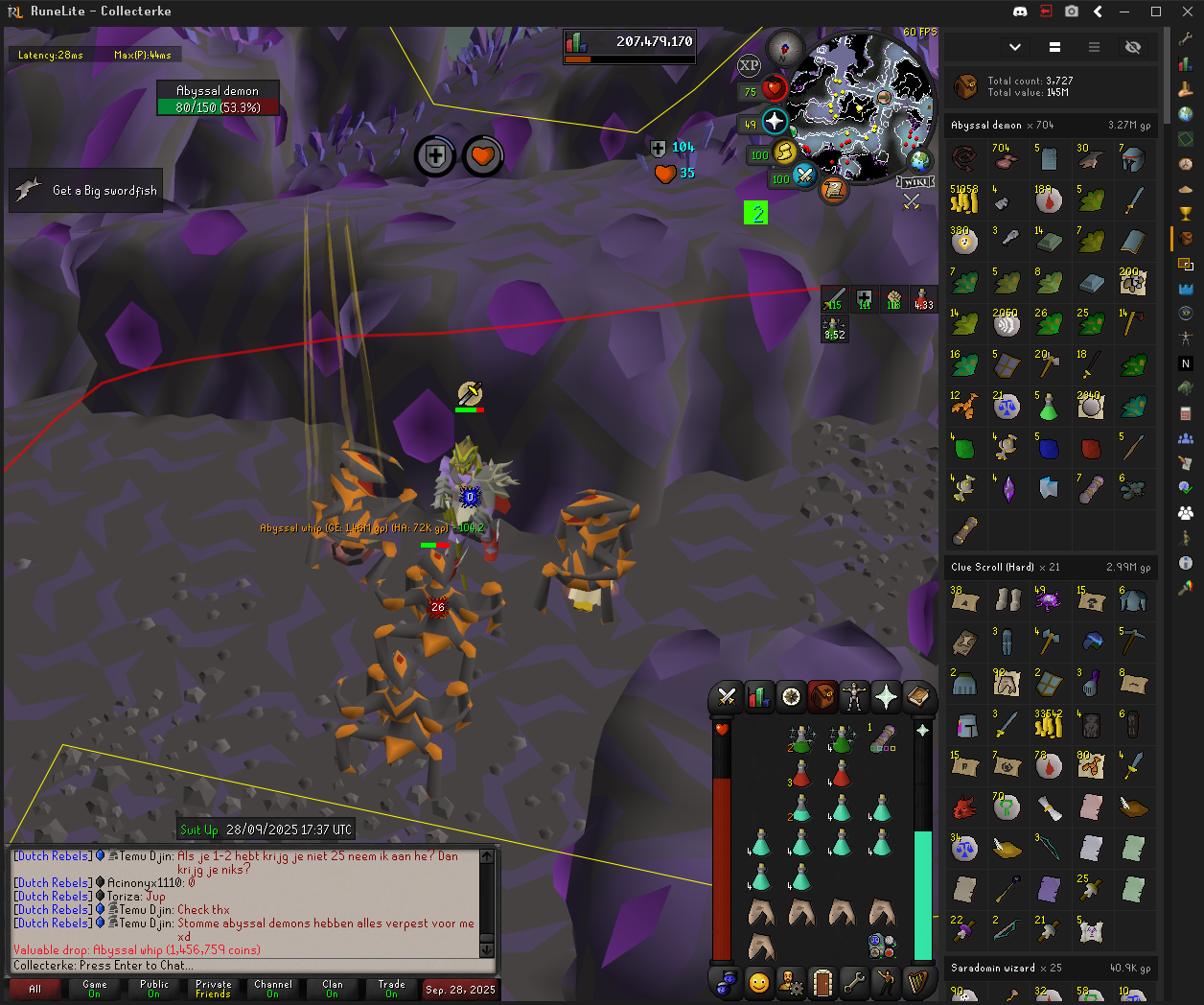Click the compass to face north
This screenshot has width=1204, height=1005.
(x=785, y=48)
